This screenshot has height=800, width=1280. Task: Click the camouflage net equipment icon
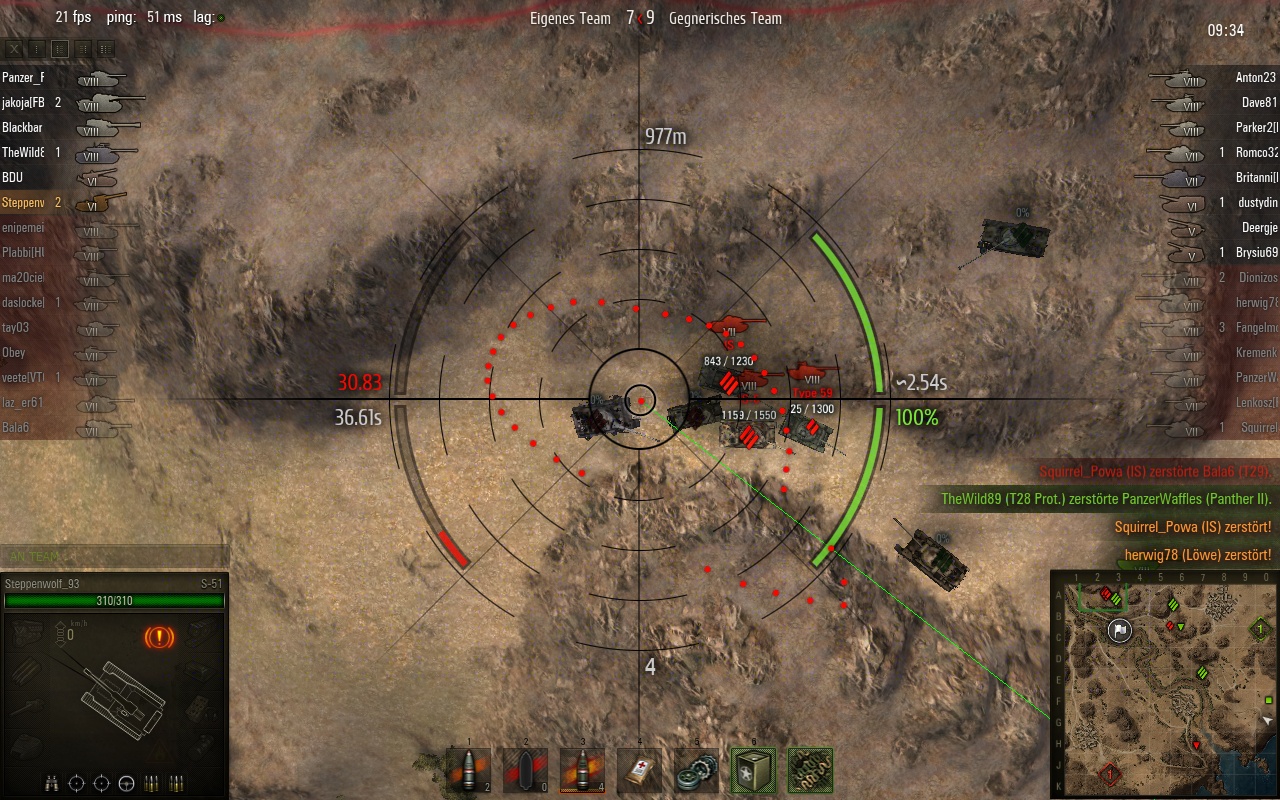[x=810, y=771]
